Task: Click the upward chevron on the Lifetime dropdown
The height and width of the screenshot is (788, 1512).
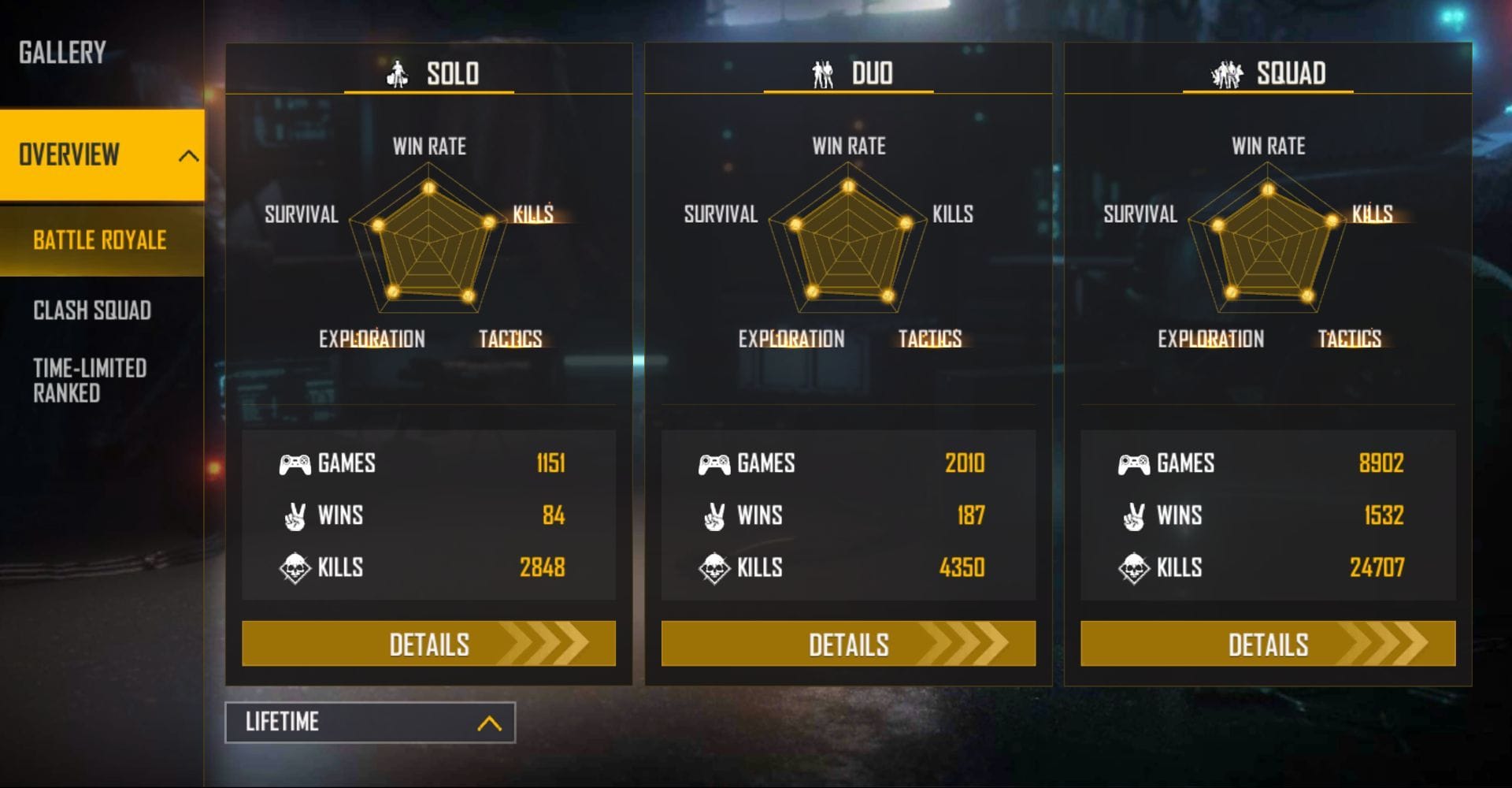Action: point(489,722)
